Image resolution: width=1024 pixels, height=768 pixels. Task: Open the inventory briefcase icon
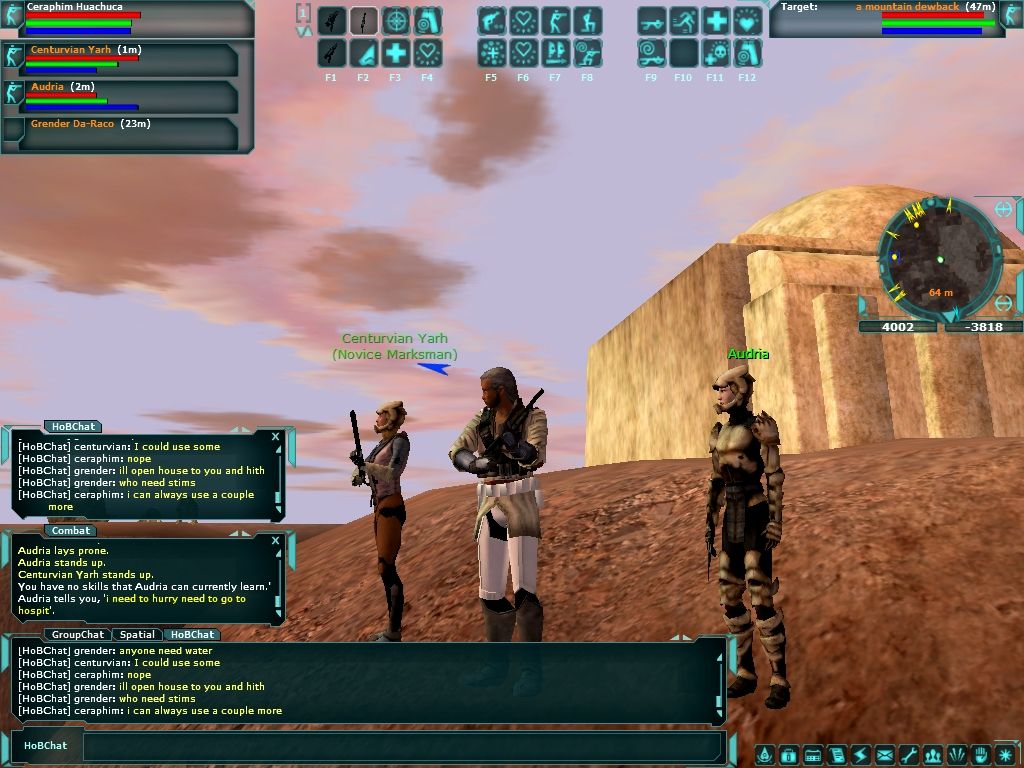(789, 755)
